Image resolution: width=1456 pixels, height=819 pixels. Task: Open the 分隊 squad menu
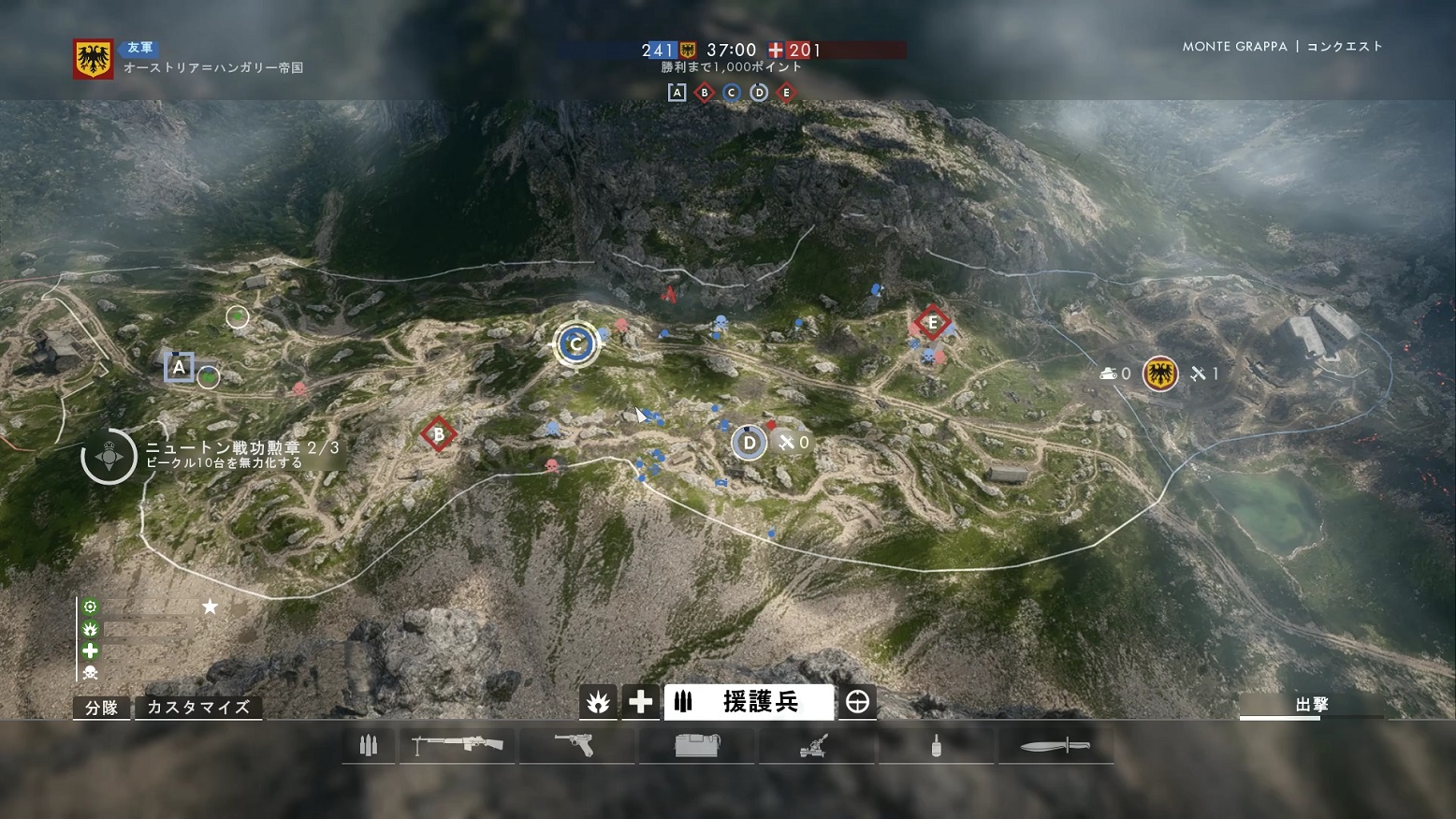[101, 708]
